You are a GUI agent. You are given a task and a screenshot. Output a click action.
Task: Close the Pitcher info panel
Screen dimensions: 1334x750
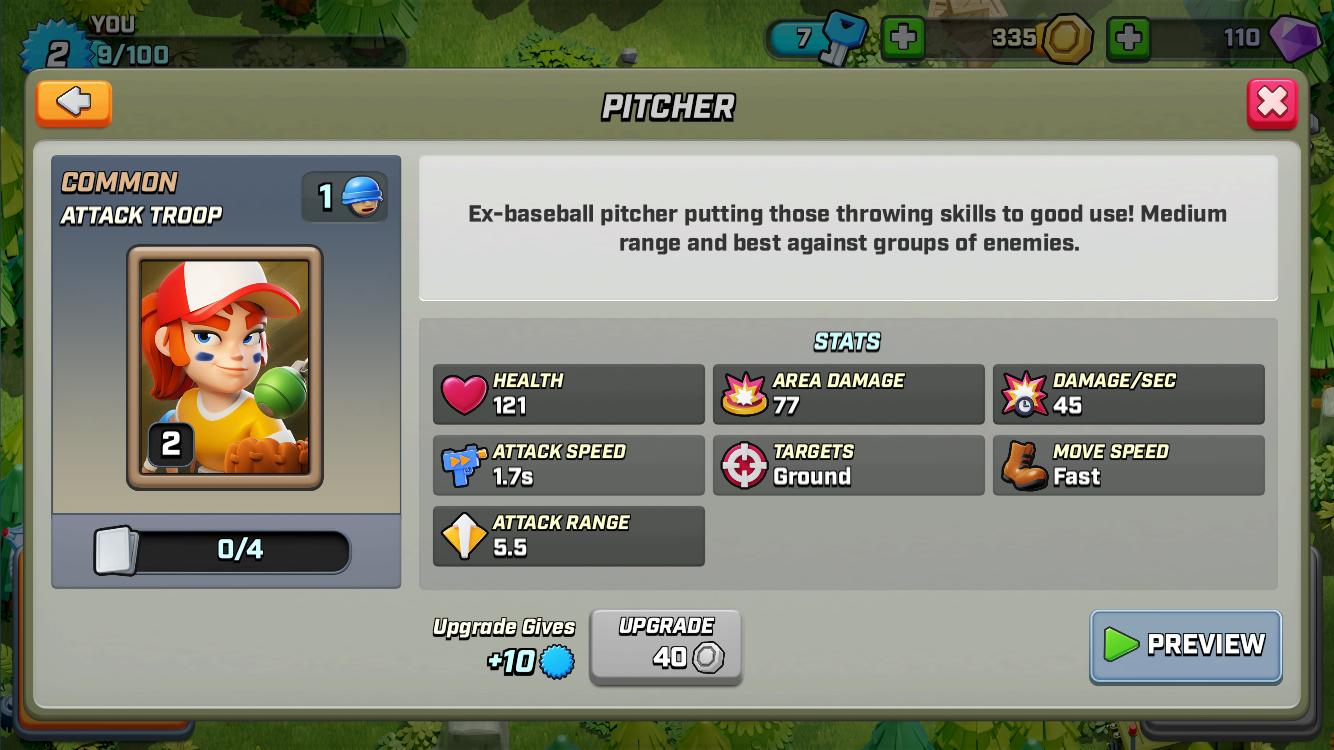(1271, 103)
